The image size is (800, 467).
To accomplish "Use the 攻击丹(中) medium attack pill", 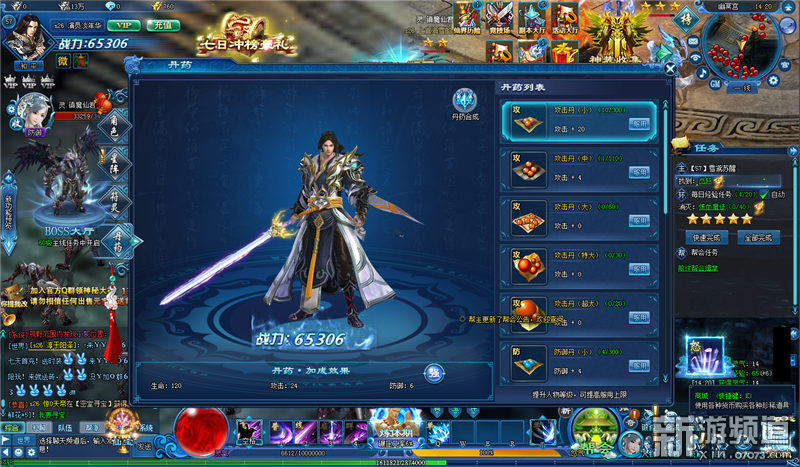I will (639, 171).
